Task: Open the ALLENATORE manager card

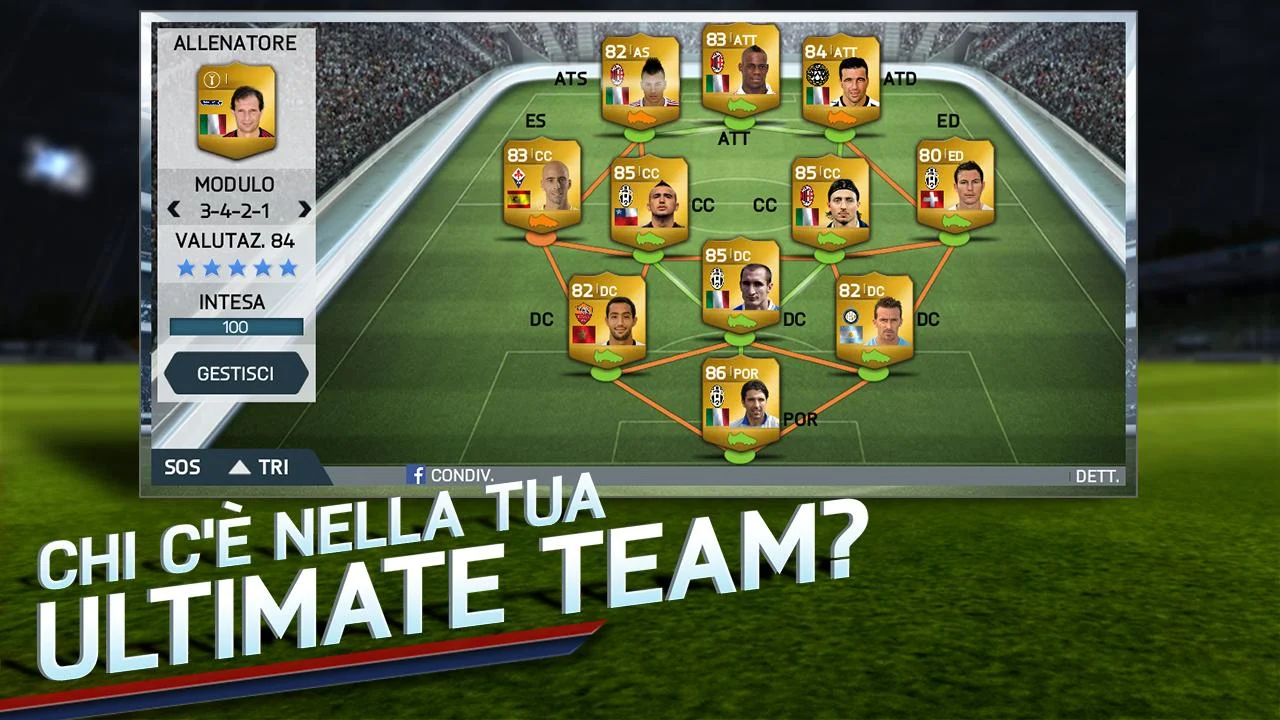Action: [x=237, y=110]
